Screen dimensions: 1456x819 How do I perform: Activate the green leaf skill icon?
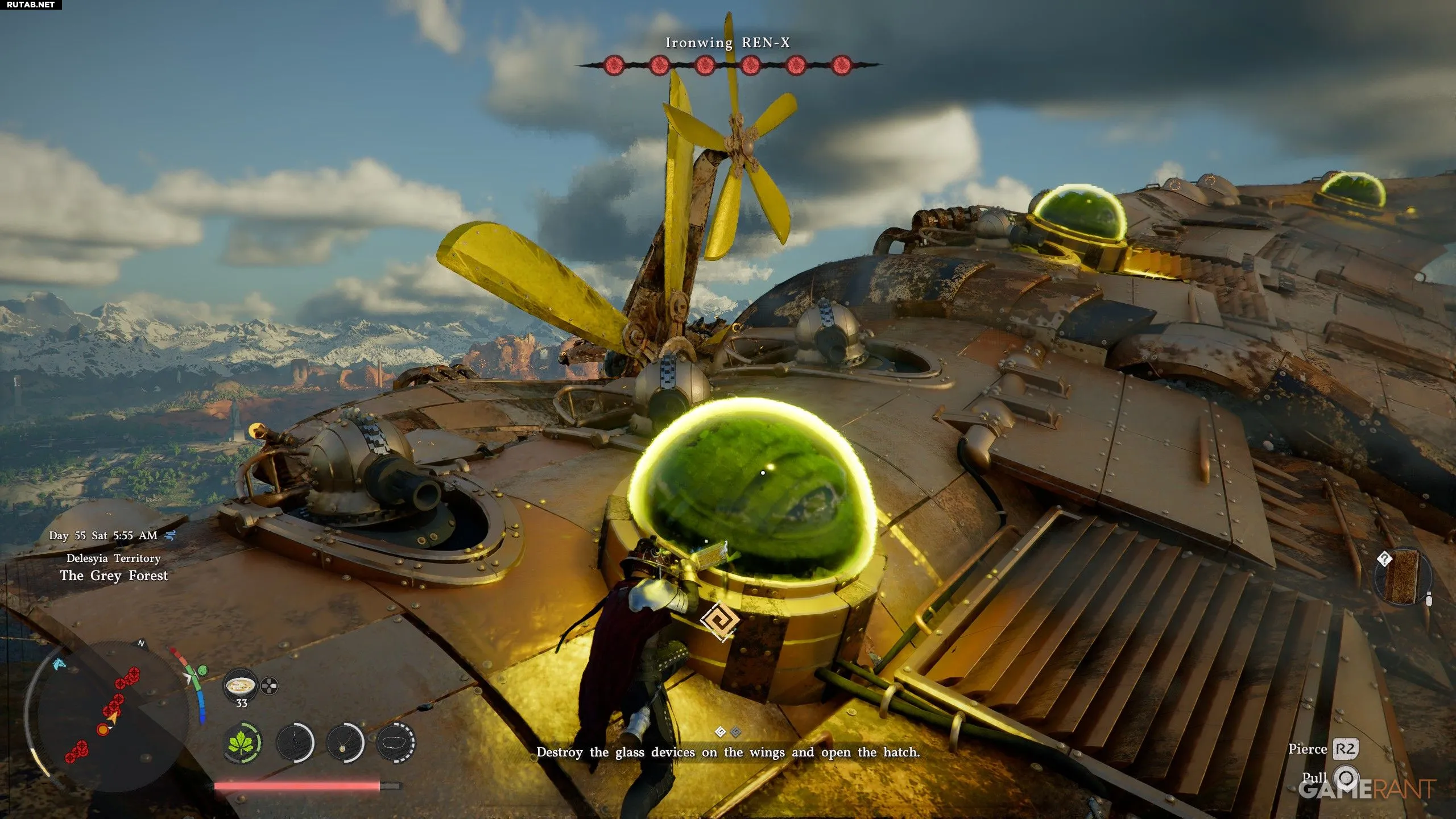pos(243,742)
